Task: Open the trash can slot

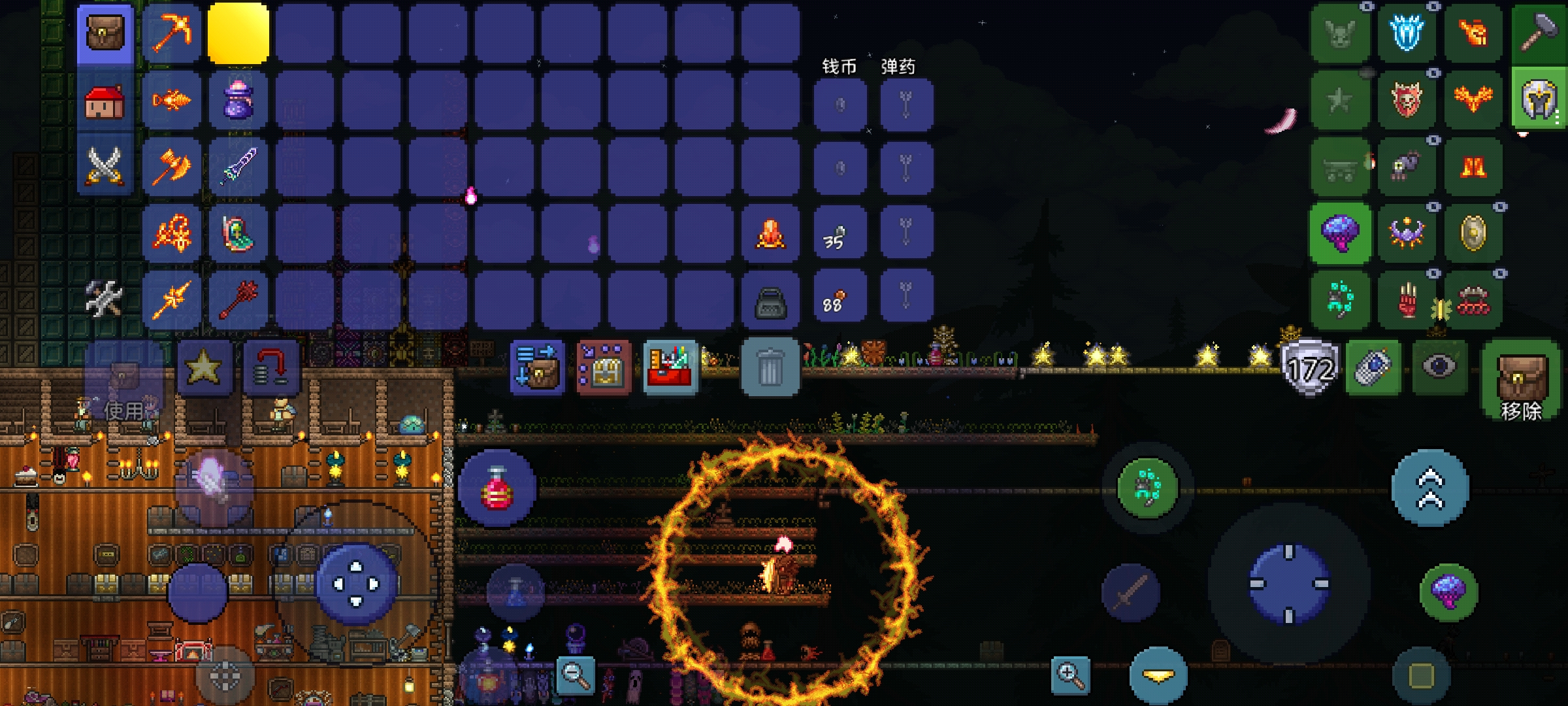Action: point(770,367)
